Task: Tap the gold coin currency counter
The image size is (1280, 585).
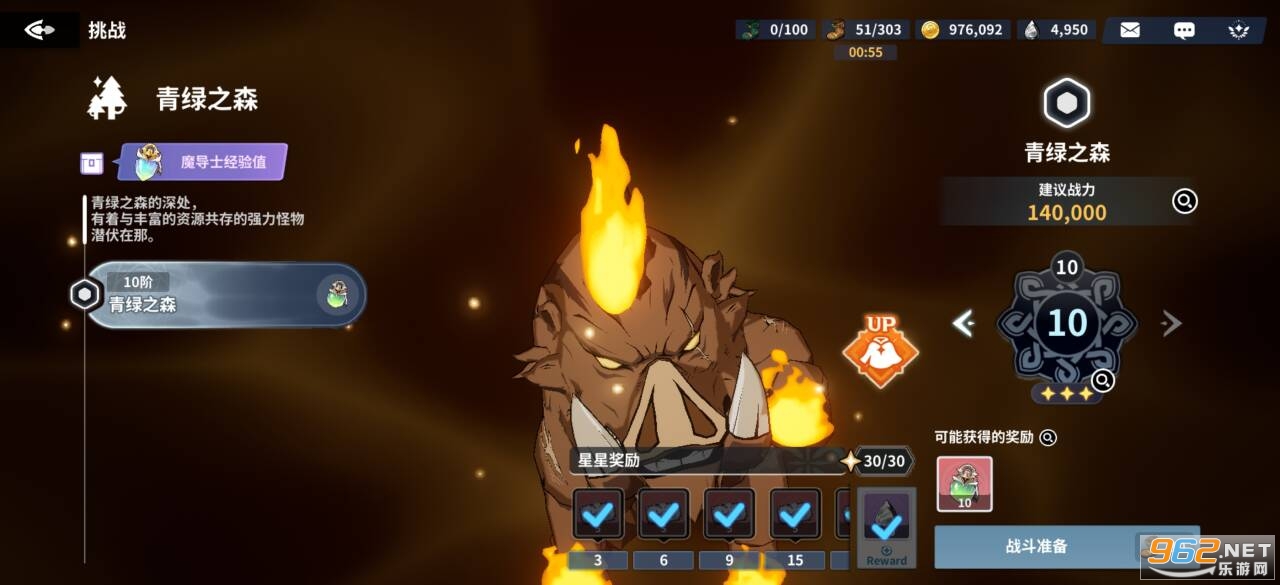Action: click(962, 30)
